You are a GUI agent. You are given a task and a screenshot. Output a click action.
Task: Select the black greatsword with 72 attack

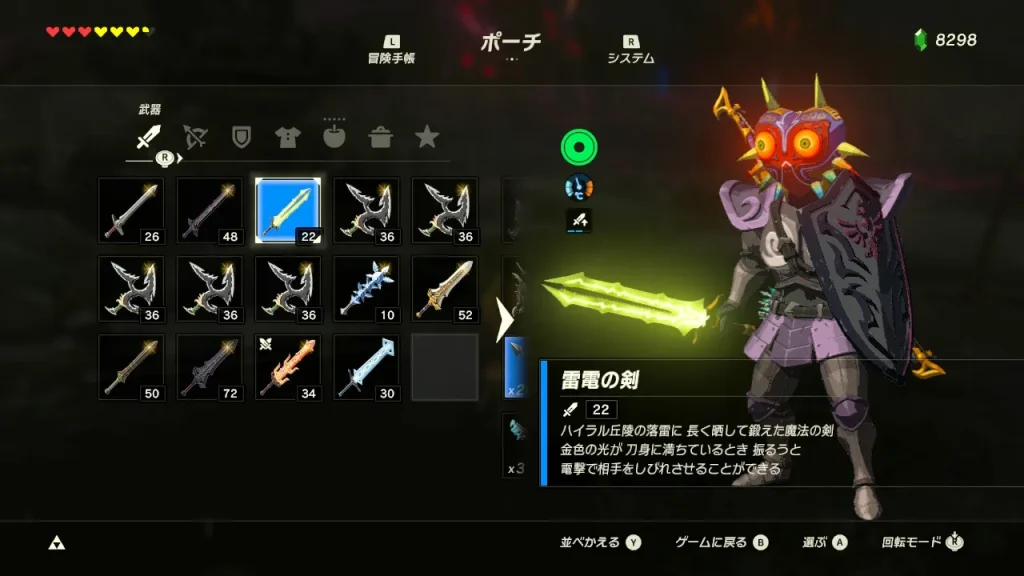point(209,366)
